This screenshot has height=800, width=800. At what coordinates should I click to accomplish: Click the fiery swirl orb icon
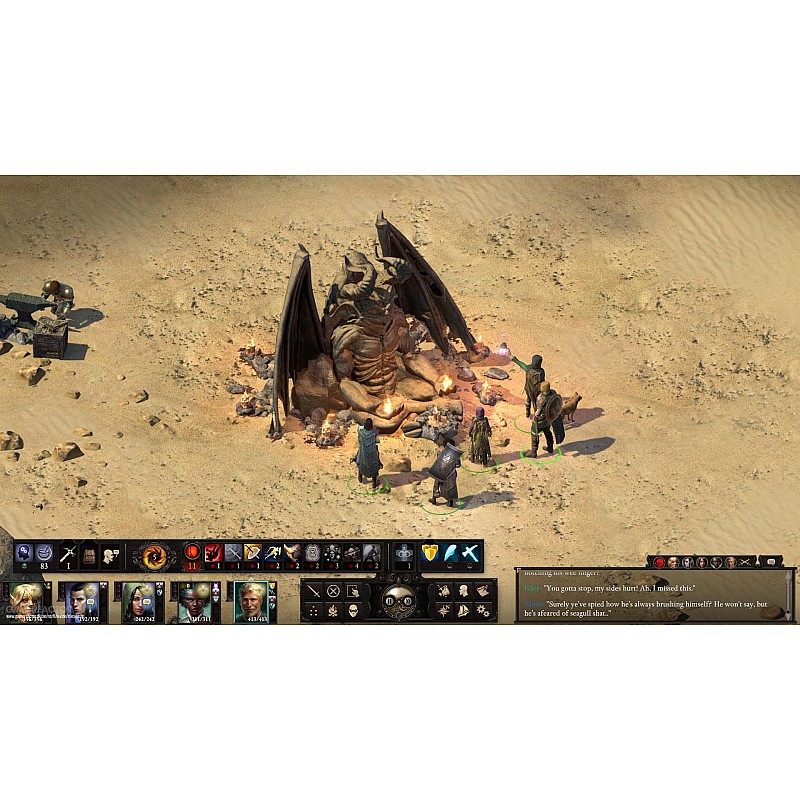pyautogui.click(x=155, y=555)
